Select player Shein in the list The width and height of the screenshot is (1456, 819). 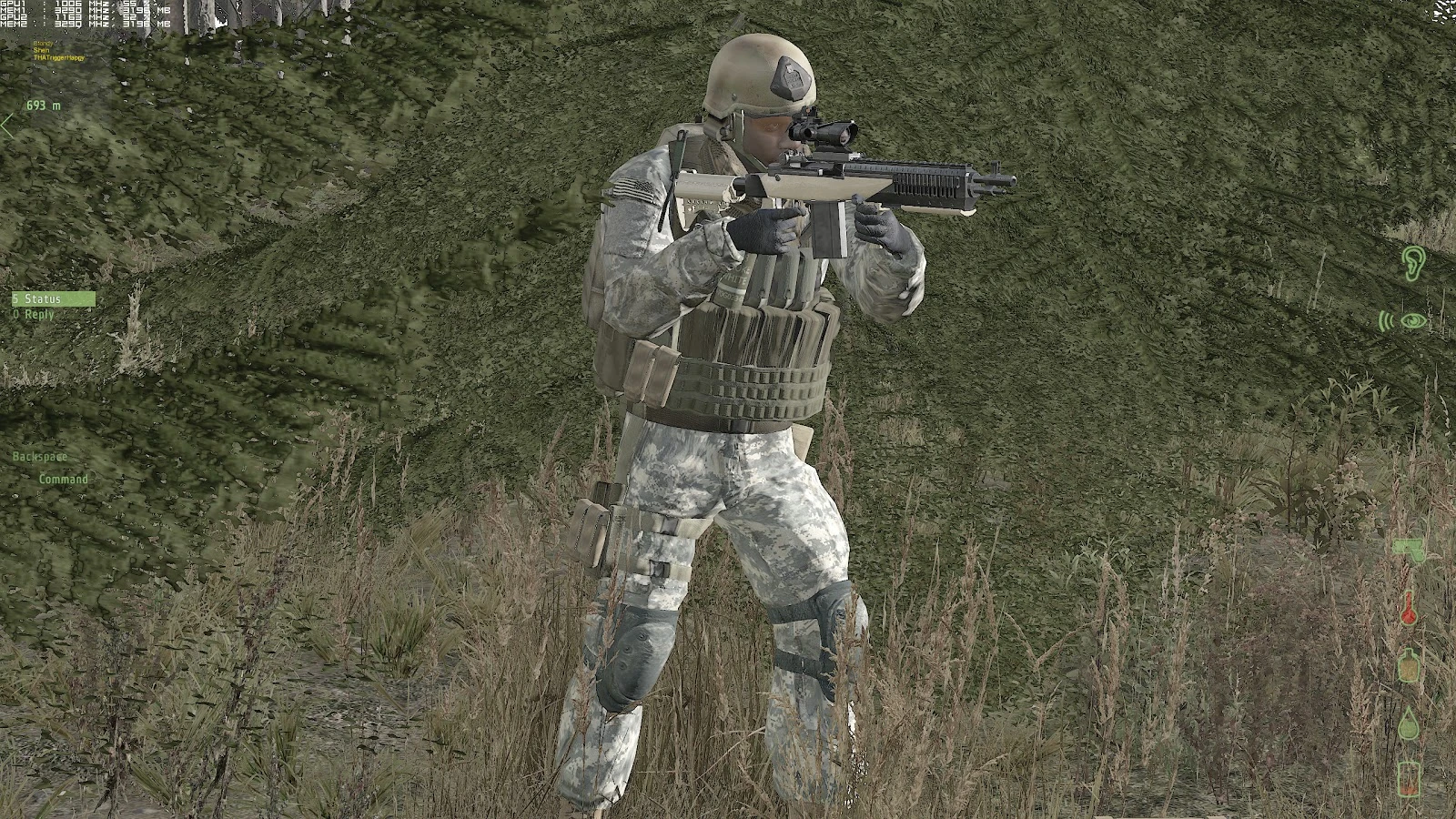tap(41, 50)
